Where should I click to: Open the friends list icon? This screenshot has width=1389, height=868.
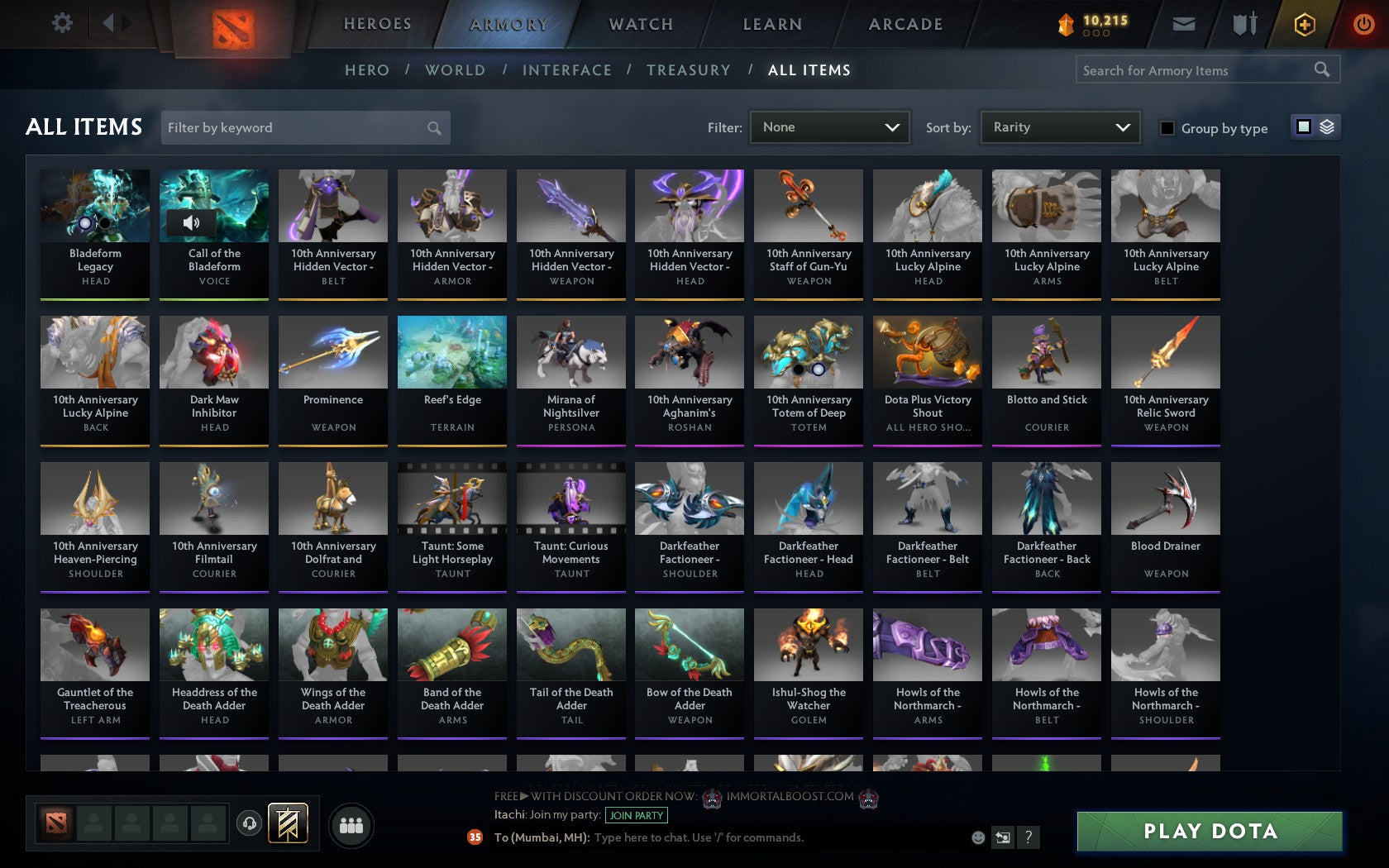click(351, 823)
